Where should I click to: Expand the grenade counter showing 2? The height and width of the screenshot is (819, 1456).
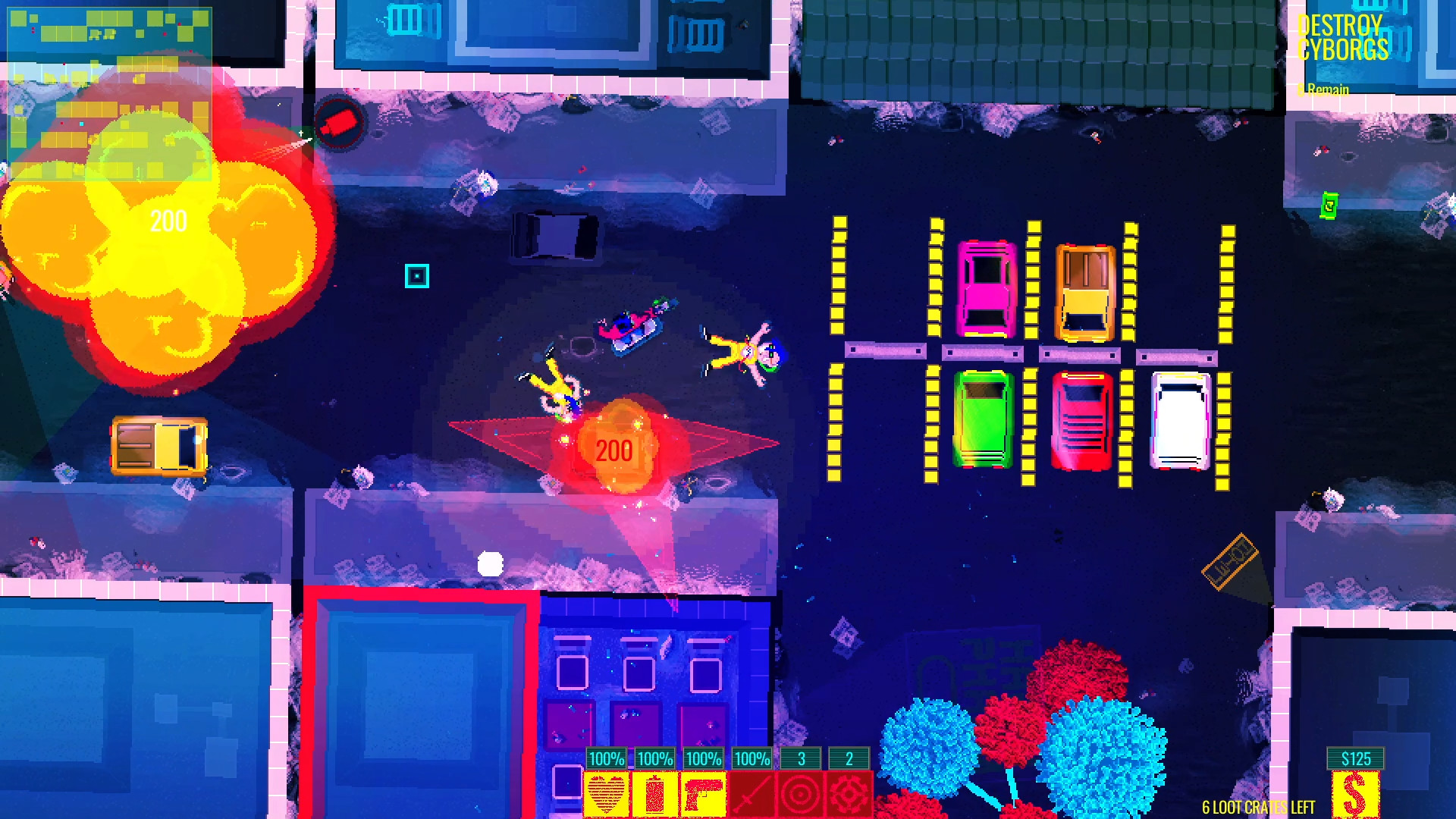pyautogui.click(x=848, y=757)
